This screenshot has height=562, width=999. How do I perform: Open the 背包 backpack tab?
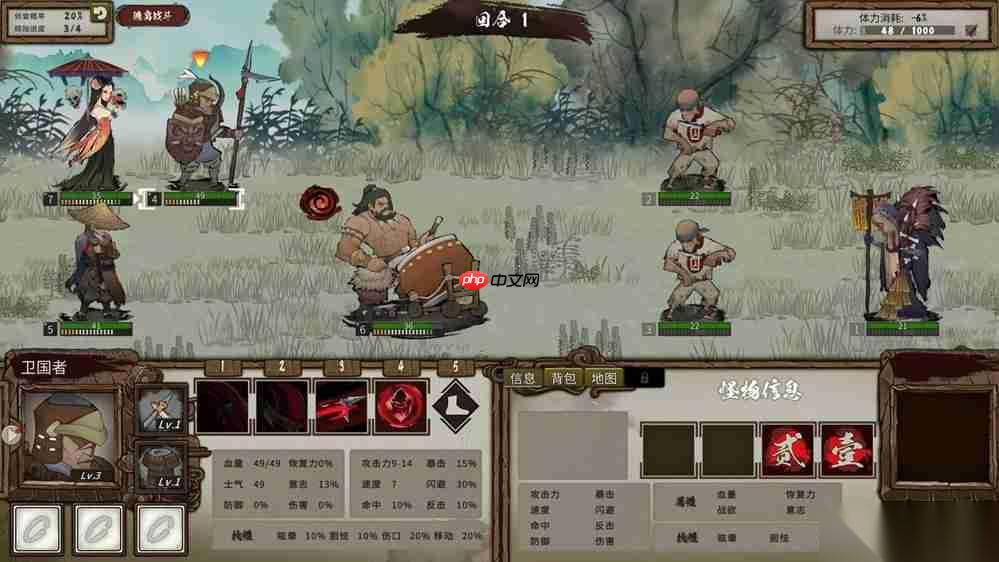(565, 378)
